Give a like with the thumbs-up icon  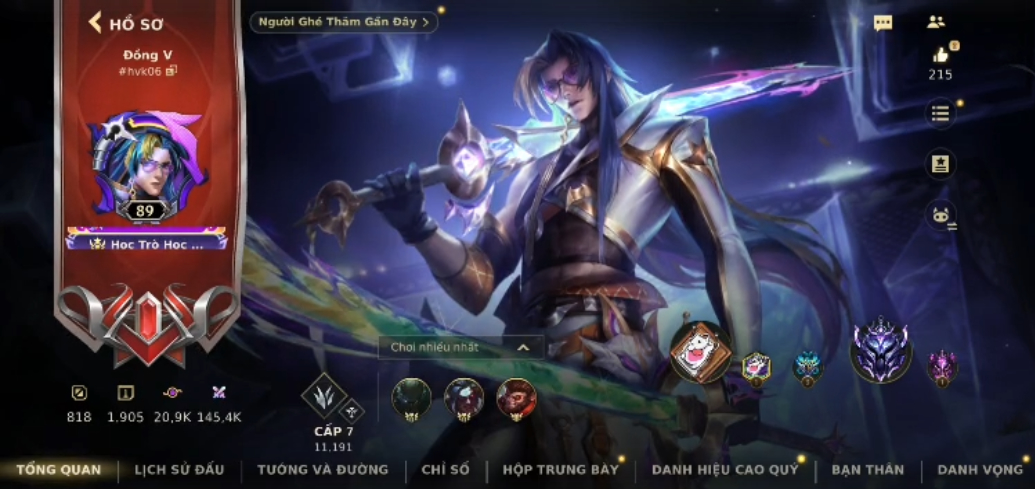pyautogui.click(x=940, y=55)
